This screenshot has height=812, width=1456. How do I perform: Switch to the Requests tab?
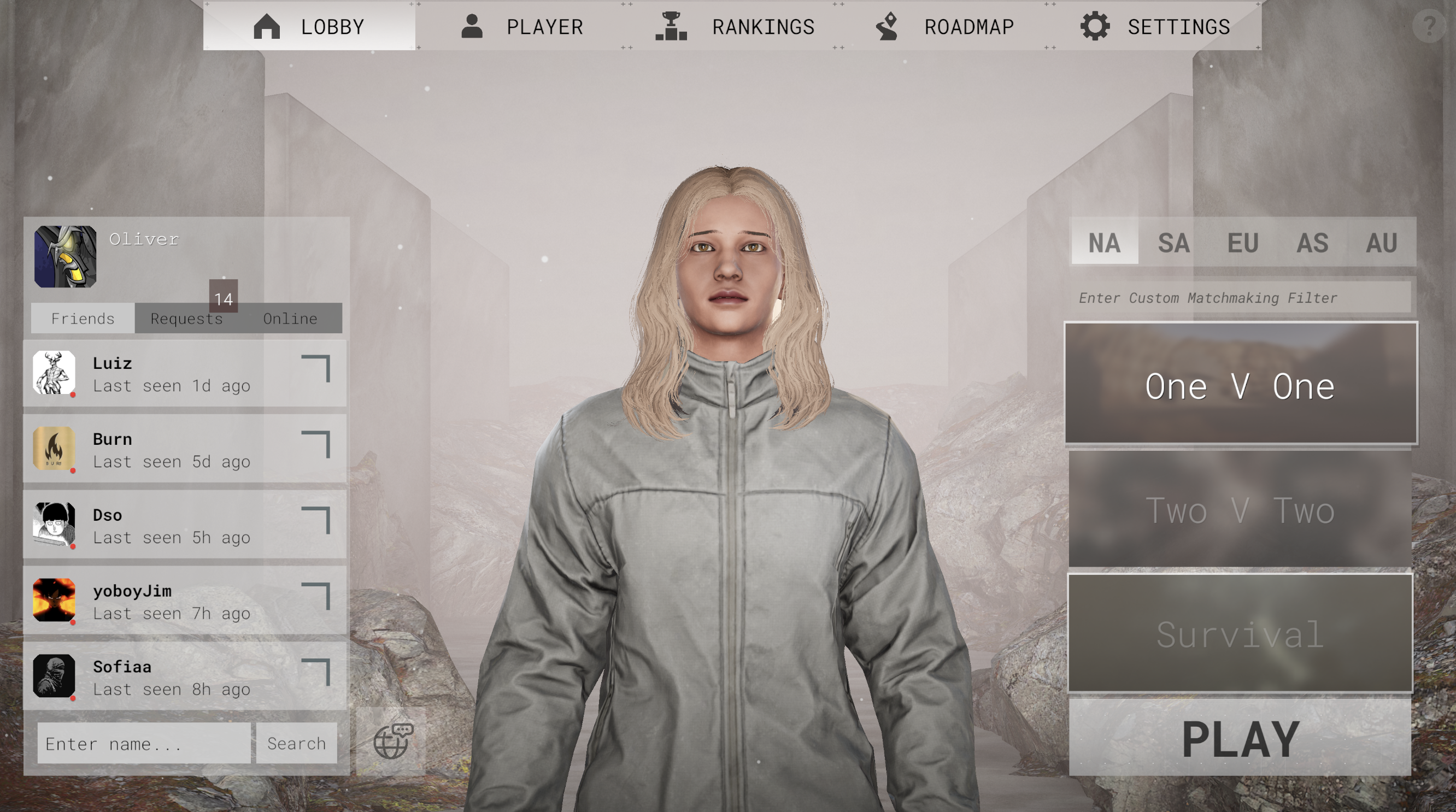(x=186, y=318)
